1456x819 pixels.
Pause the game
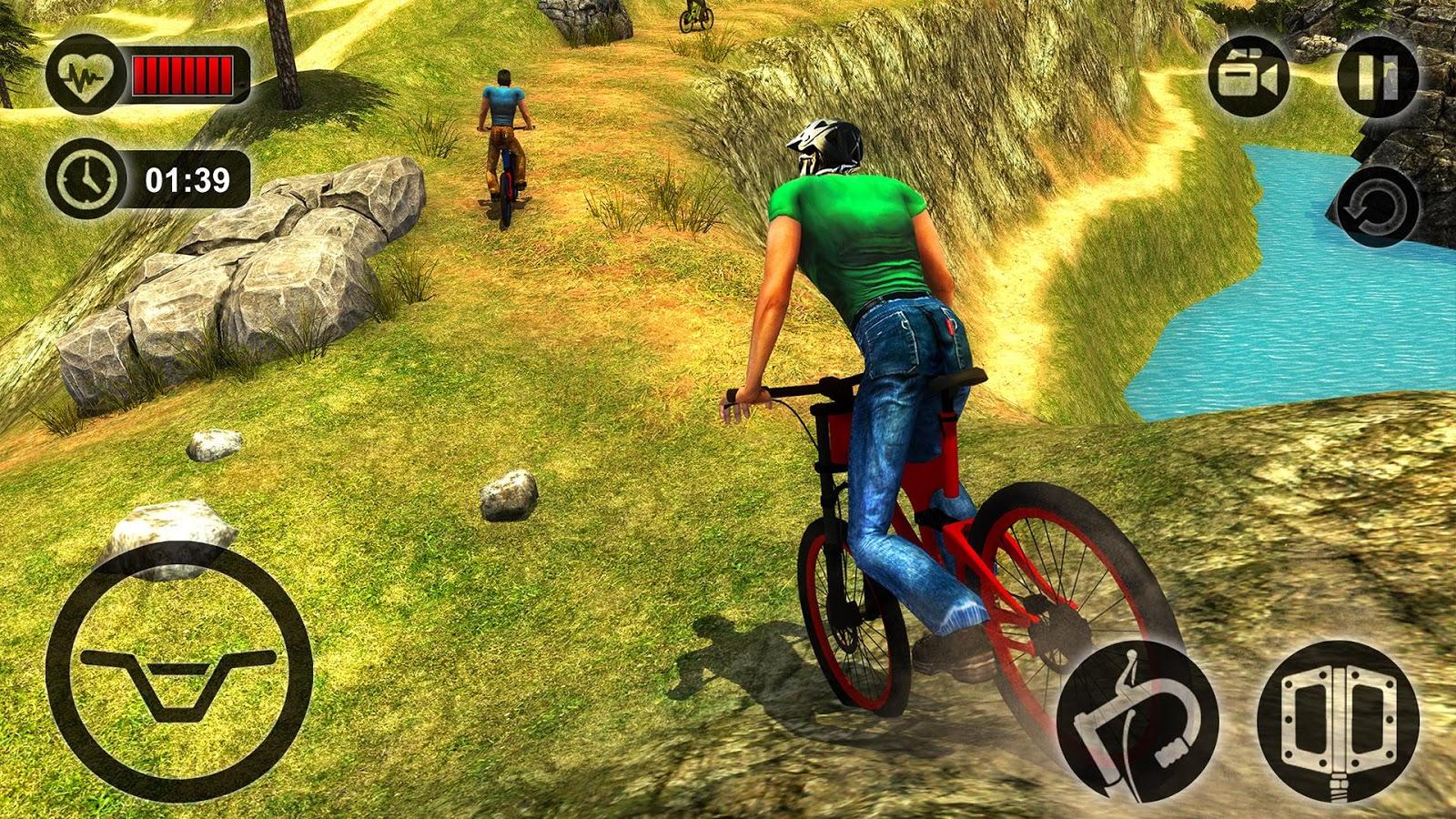point(1377,77)
